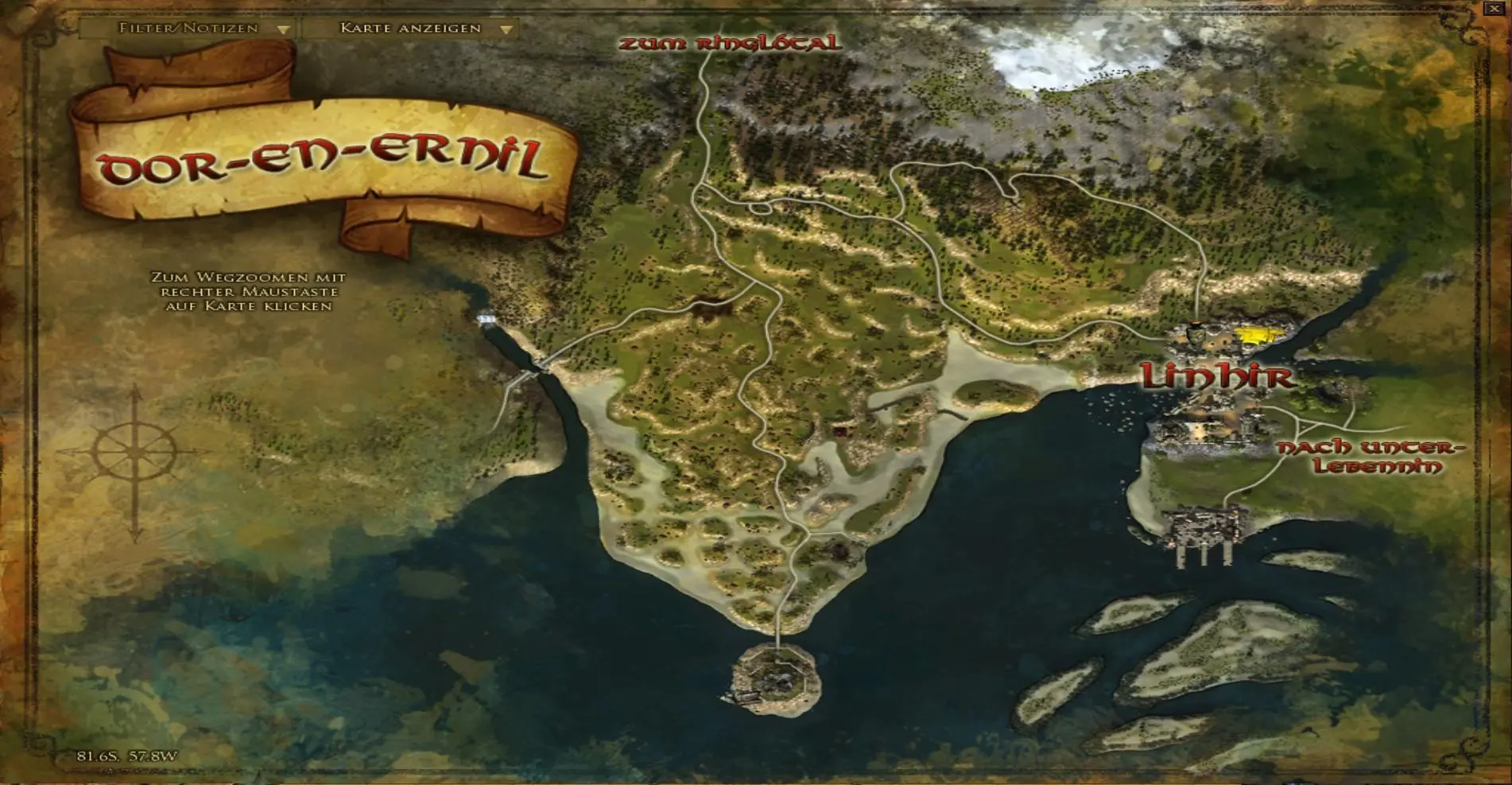
Task: Click the arrow beside Filter/Notizen
Action: (x=282, y=28)
